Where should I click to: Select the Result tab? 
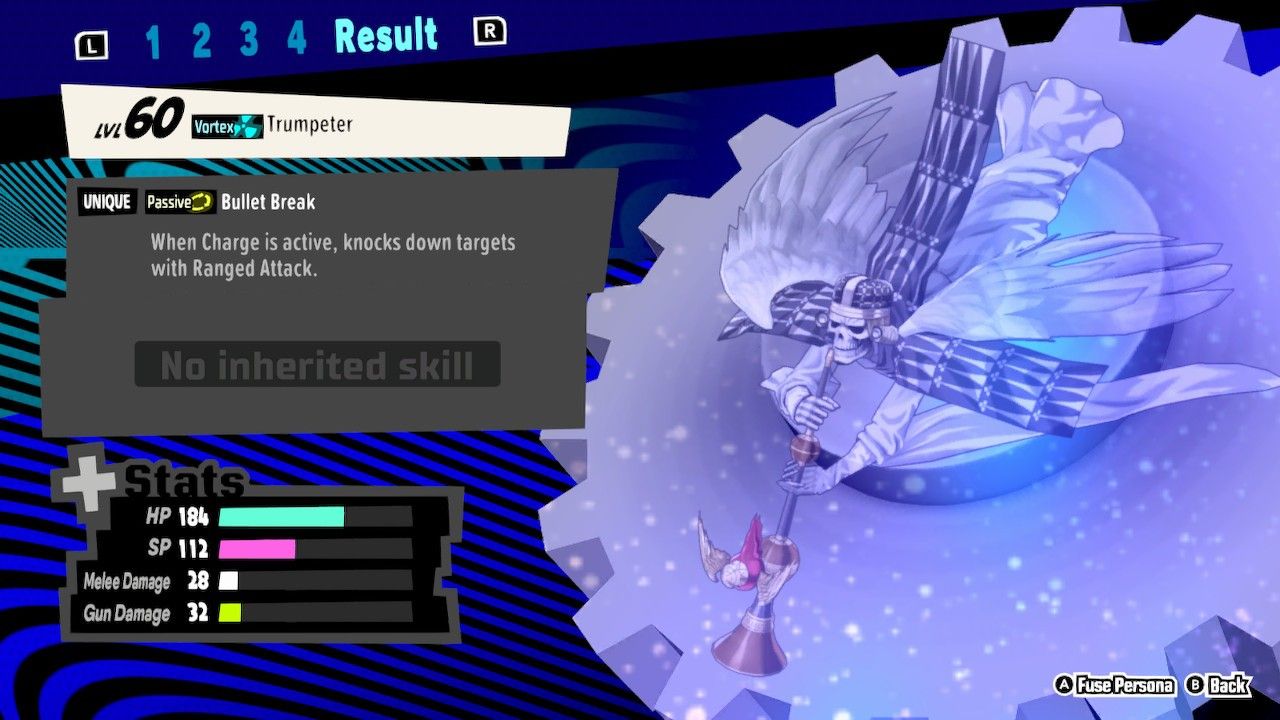pyautogui.click(x=387, y=34)
